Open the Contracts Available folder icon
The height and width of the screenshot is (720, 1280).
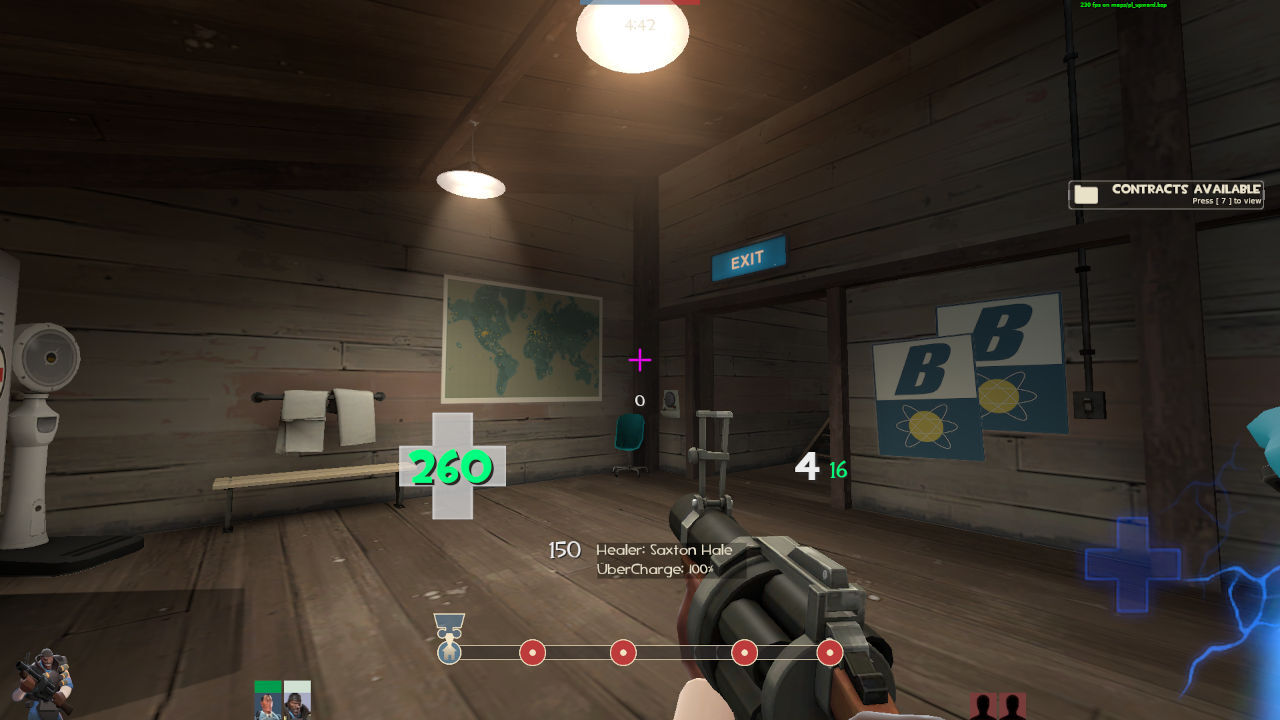[1087, 194]
